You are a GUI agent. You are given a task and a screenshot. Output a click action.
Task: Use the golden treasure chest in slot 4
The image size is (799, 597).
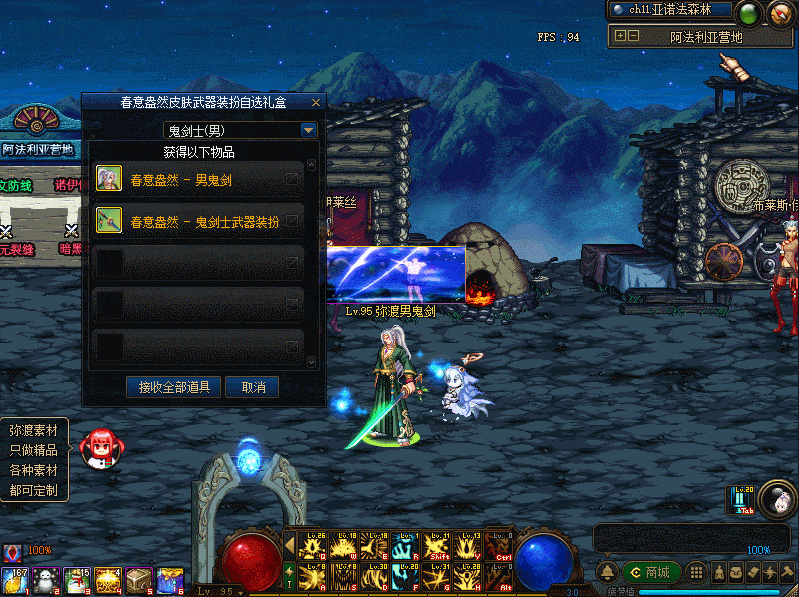click(107, 581)
